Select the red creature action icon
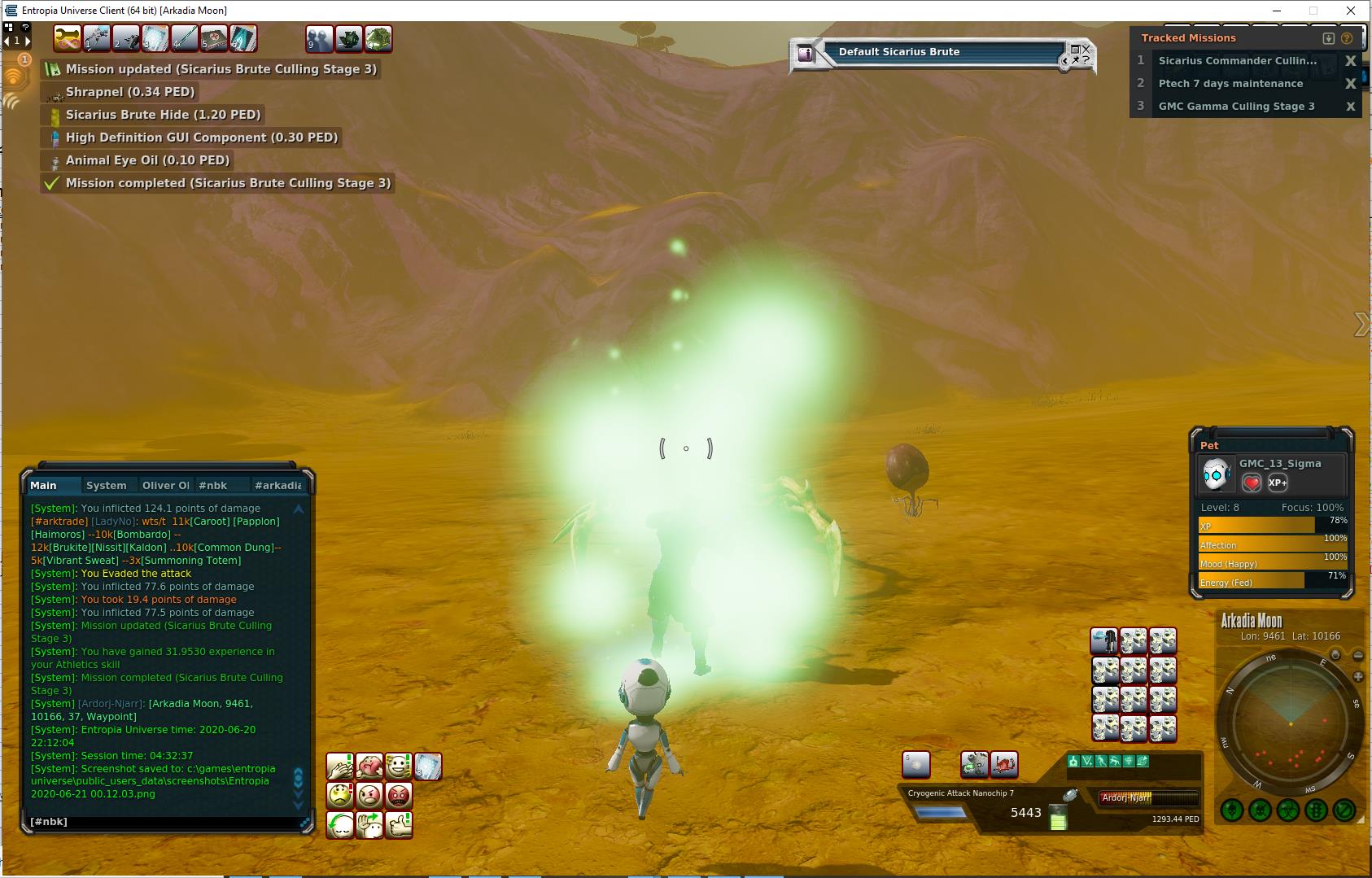This screenshot has width=1372, height=878. (1004, 764)
